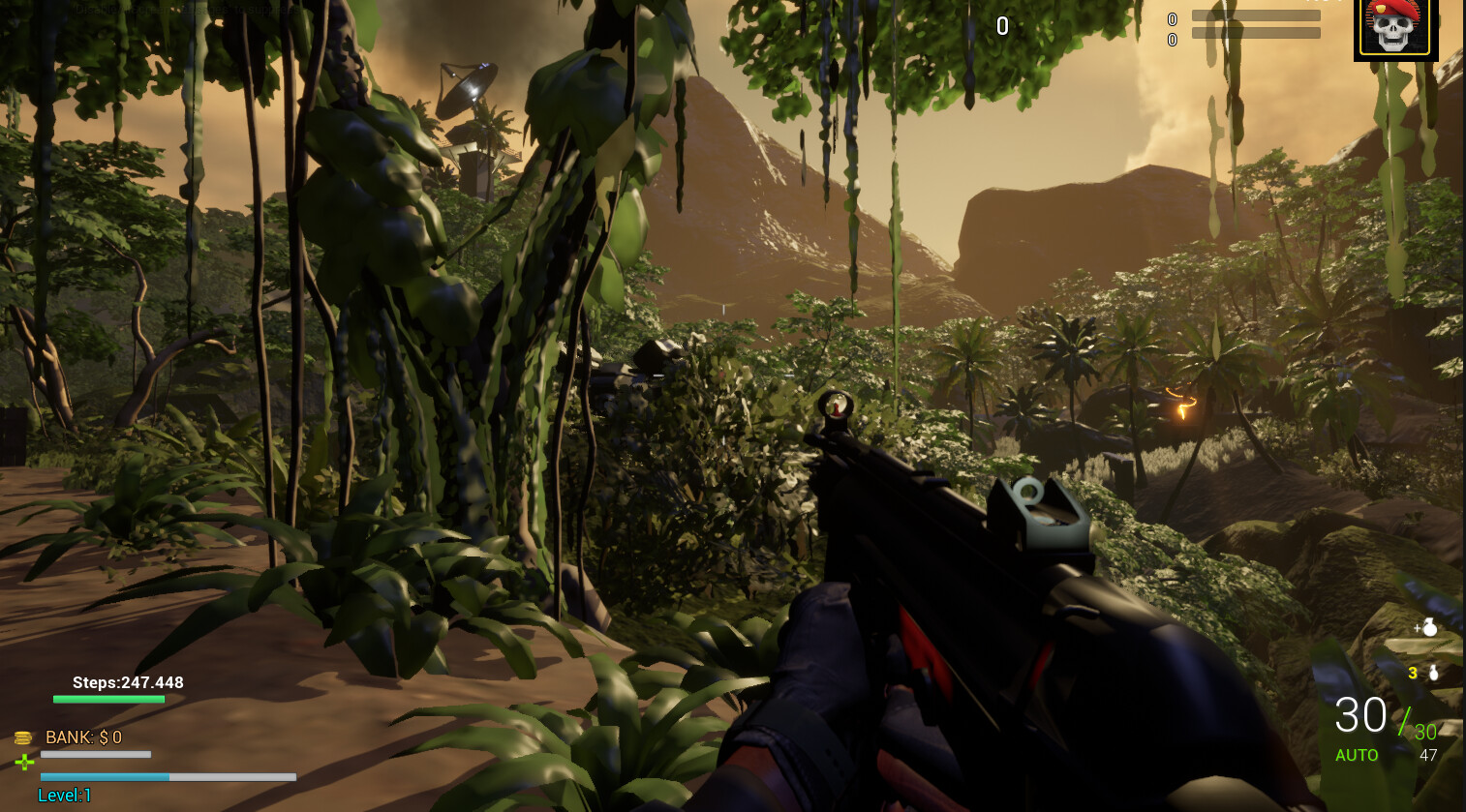Open the Level:1 details display
1466x812 pixels.
click(x=63, y=796)
